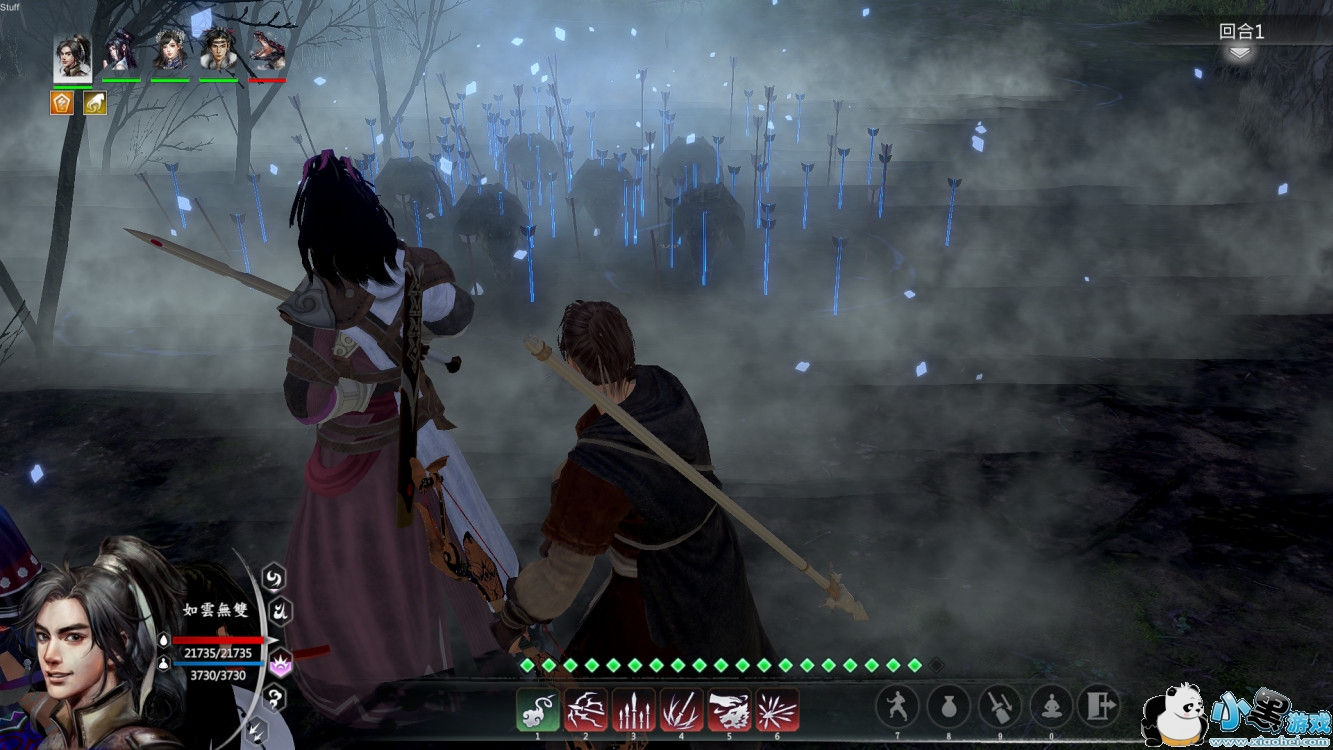Use the wolf head skill in slot 5
Viewport: 1333px width, 750px height.
(x=729, y=710)
